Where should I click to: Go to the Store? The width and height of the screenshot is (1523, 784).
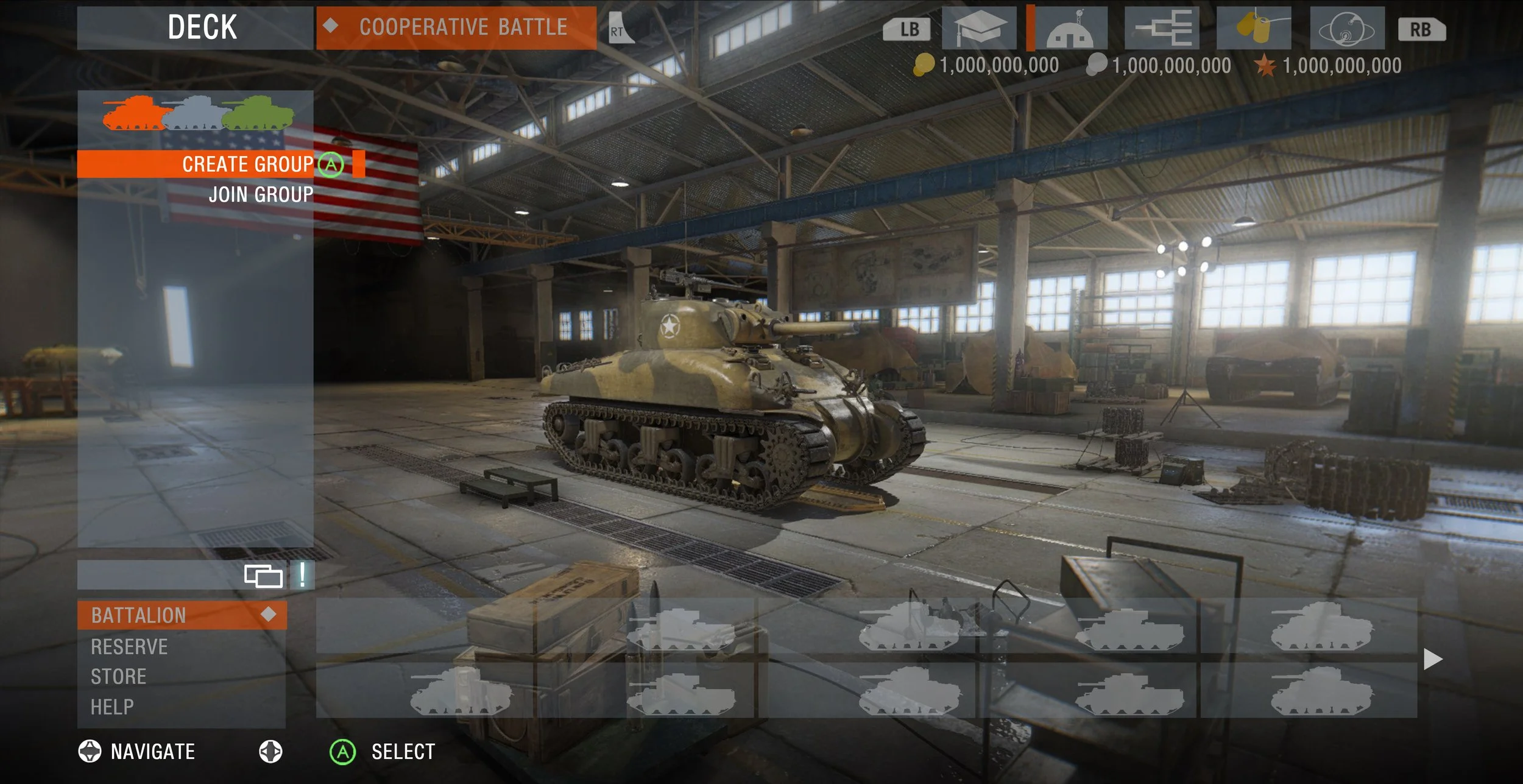click(x=119, y=677)
